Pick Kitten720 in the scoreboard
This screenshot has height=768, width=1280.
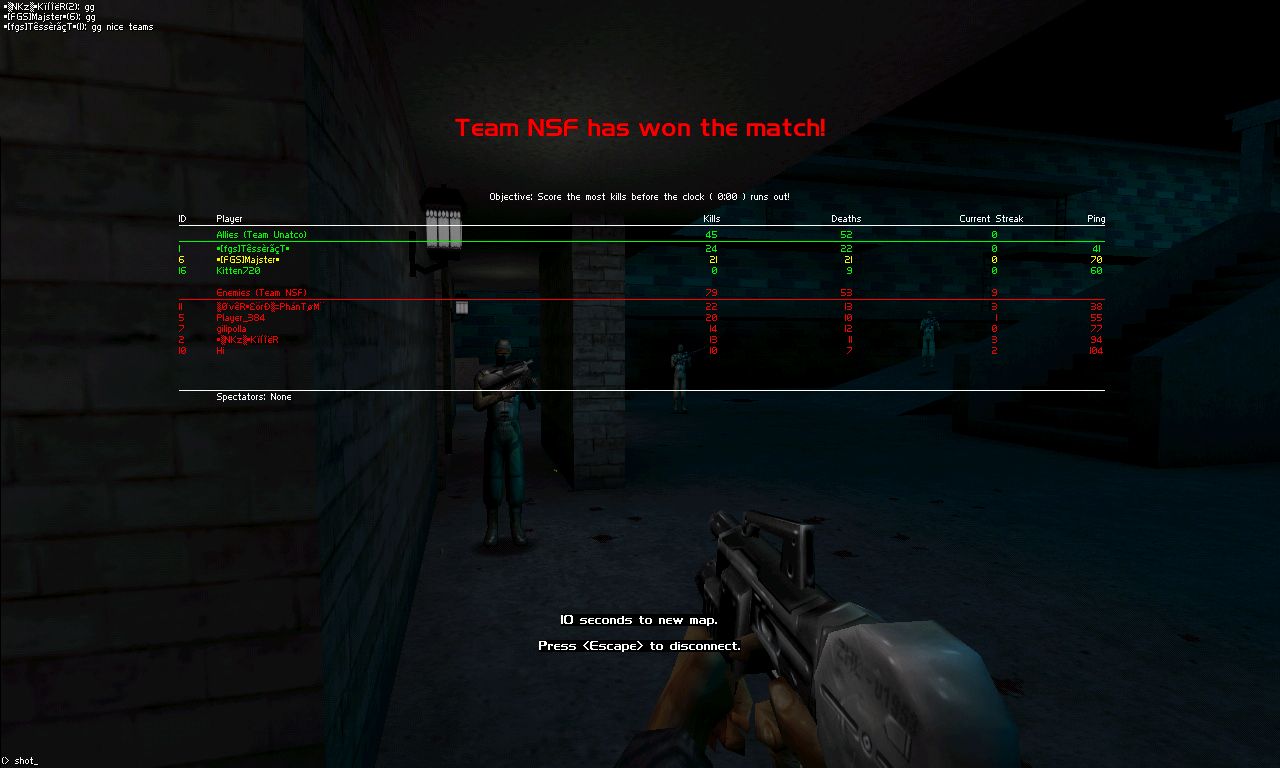pos(238,270)
